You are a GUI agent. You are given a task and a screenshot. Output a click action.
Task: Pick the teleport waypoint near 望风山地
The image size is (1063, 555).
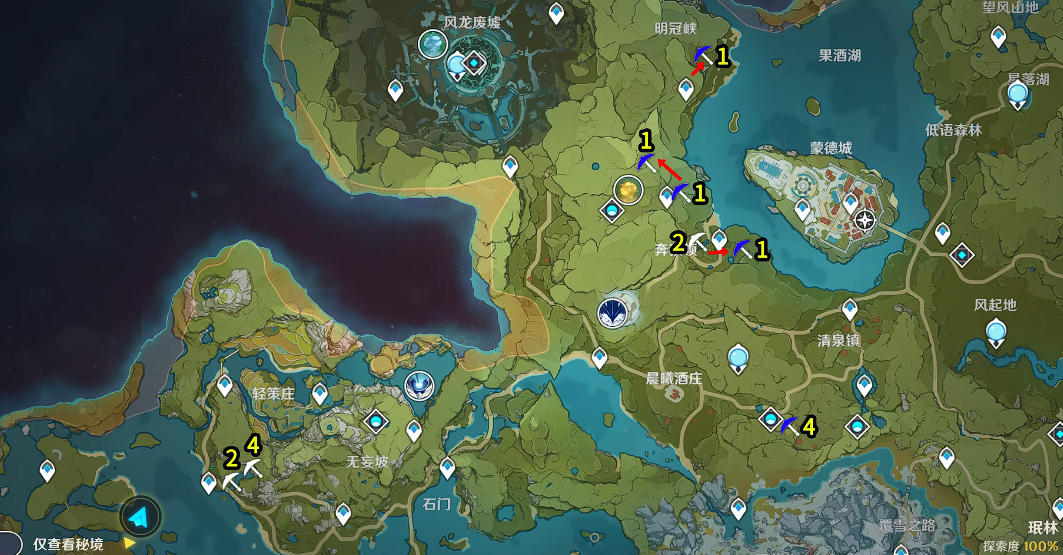(998, 37)
